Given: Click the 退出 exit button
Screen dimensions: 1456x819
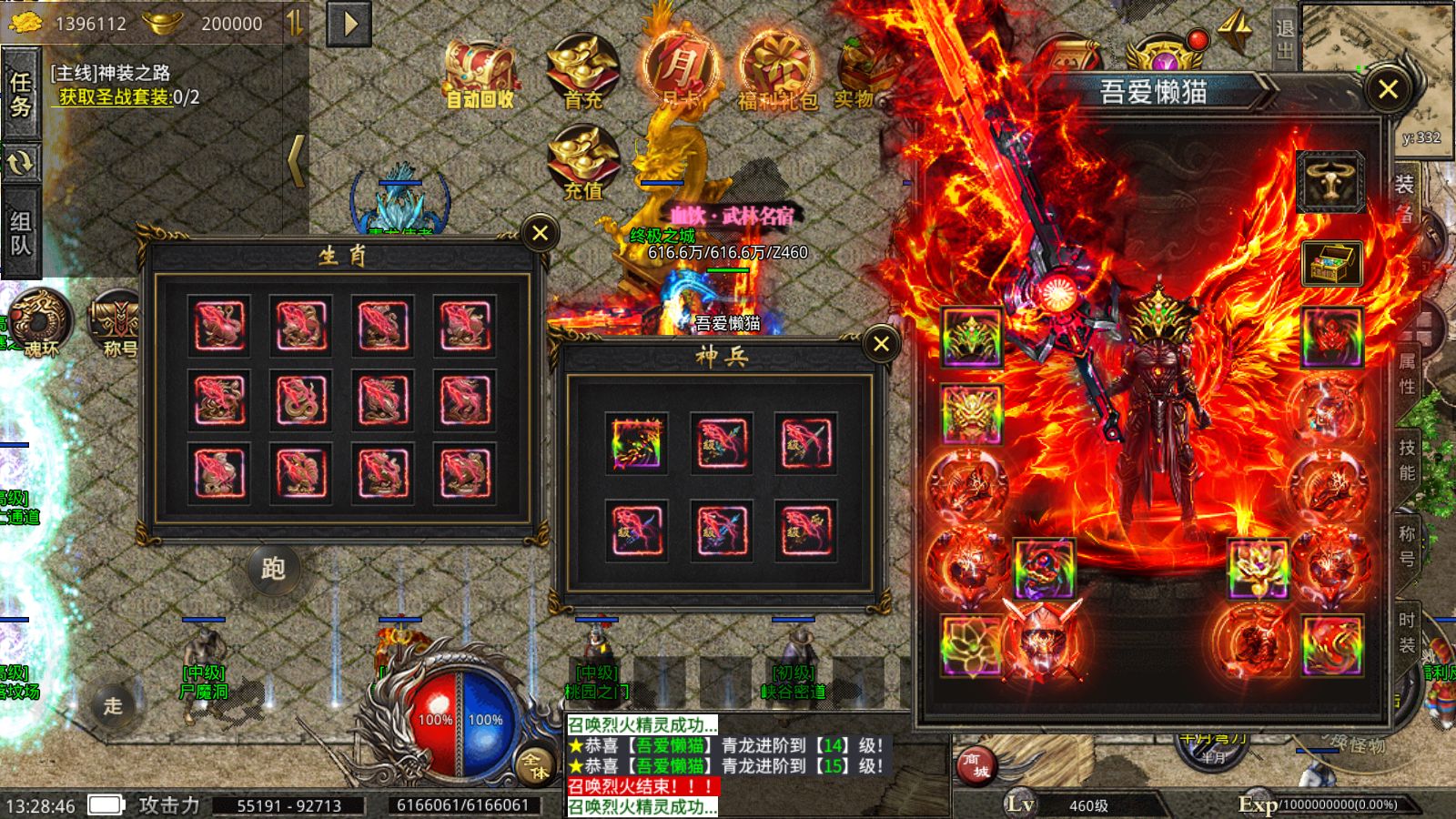Looking at the screenshot, I should [1284, 39].
